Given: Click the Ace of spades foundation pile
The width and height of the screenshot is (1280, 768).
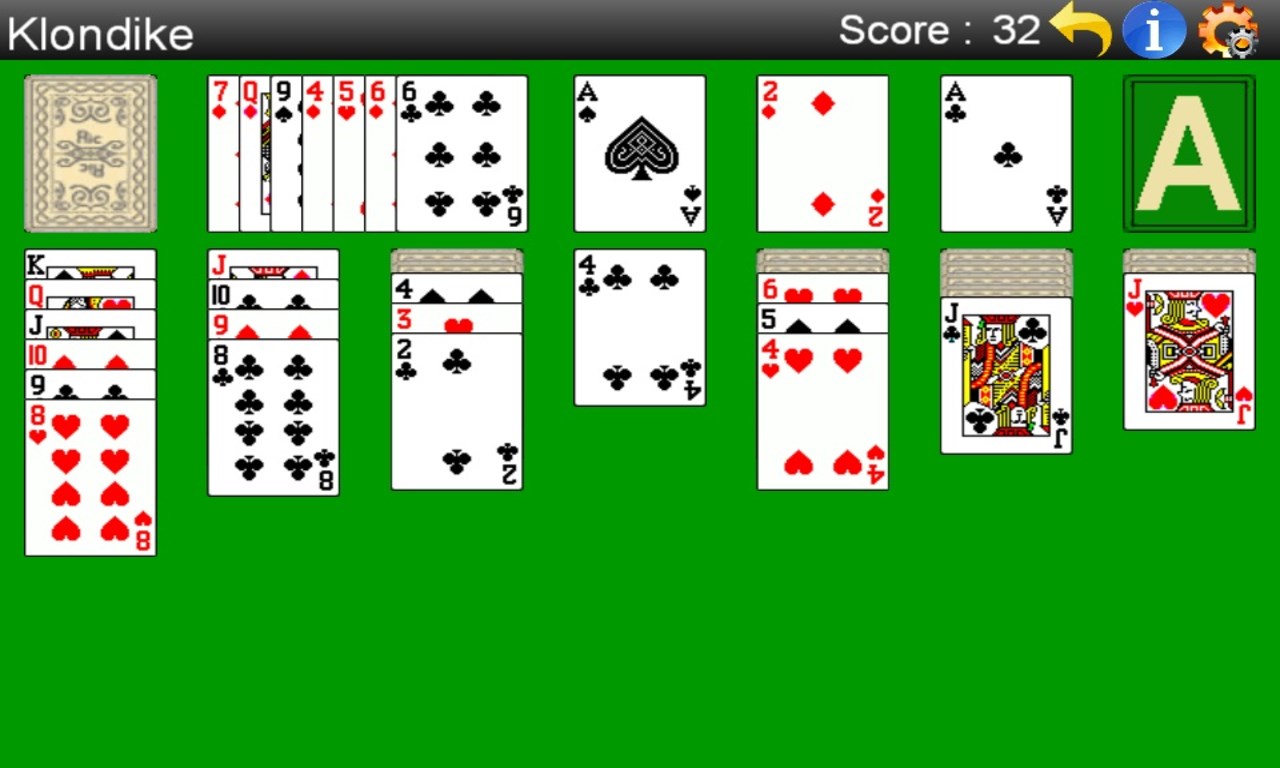Looking at the screenshot, I should coord(638,153).
